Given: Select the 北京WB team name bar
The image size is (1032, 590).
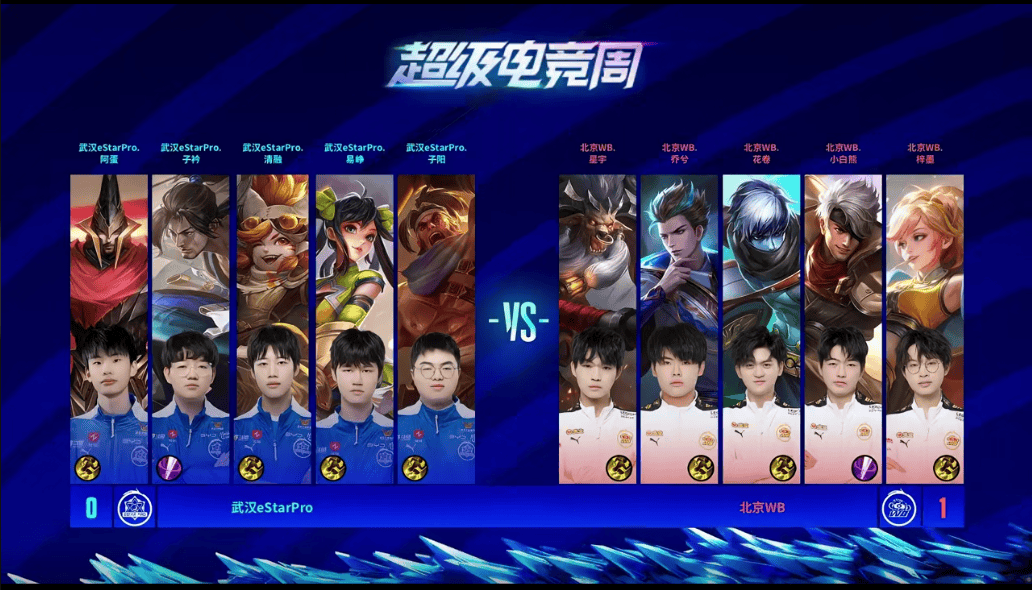Looking at the screenshot, I should (x=761, y=508).
